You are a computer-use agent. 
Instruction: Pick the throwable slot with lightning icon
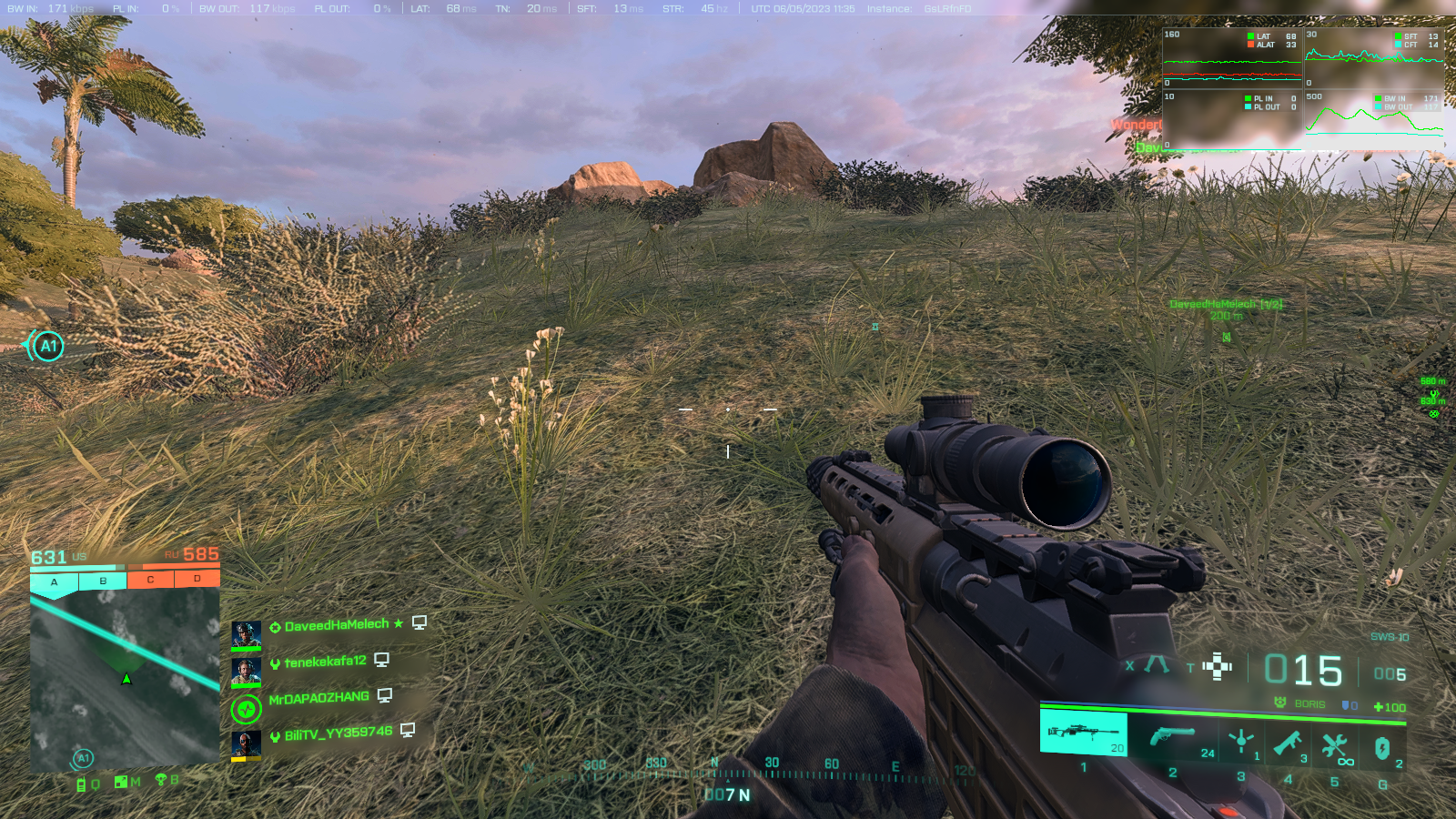pos(1382,748)
